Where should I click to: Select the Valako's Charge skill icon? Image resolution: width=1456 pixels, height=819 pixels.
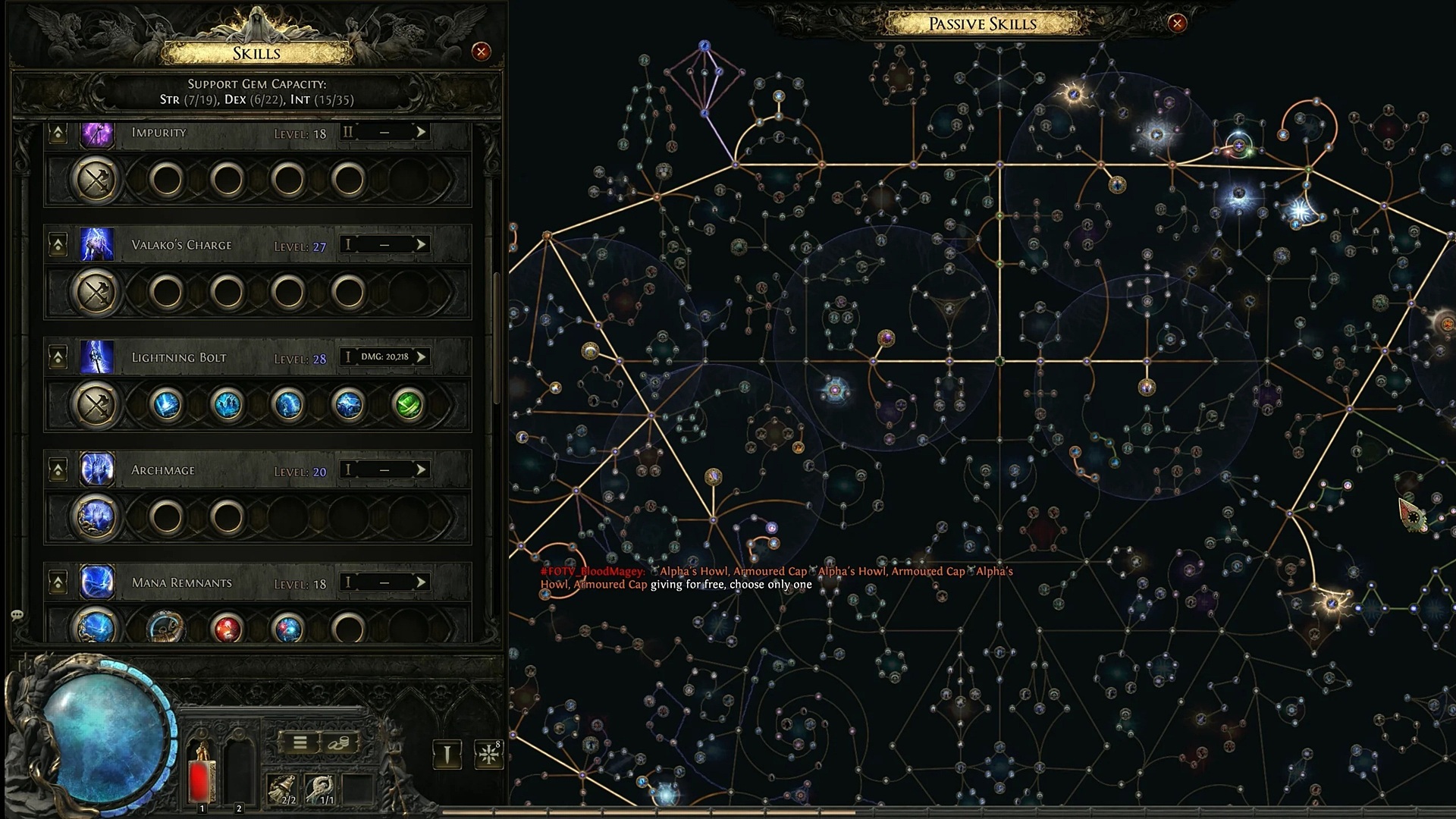pos(97,245)
